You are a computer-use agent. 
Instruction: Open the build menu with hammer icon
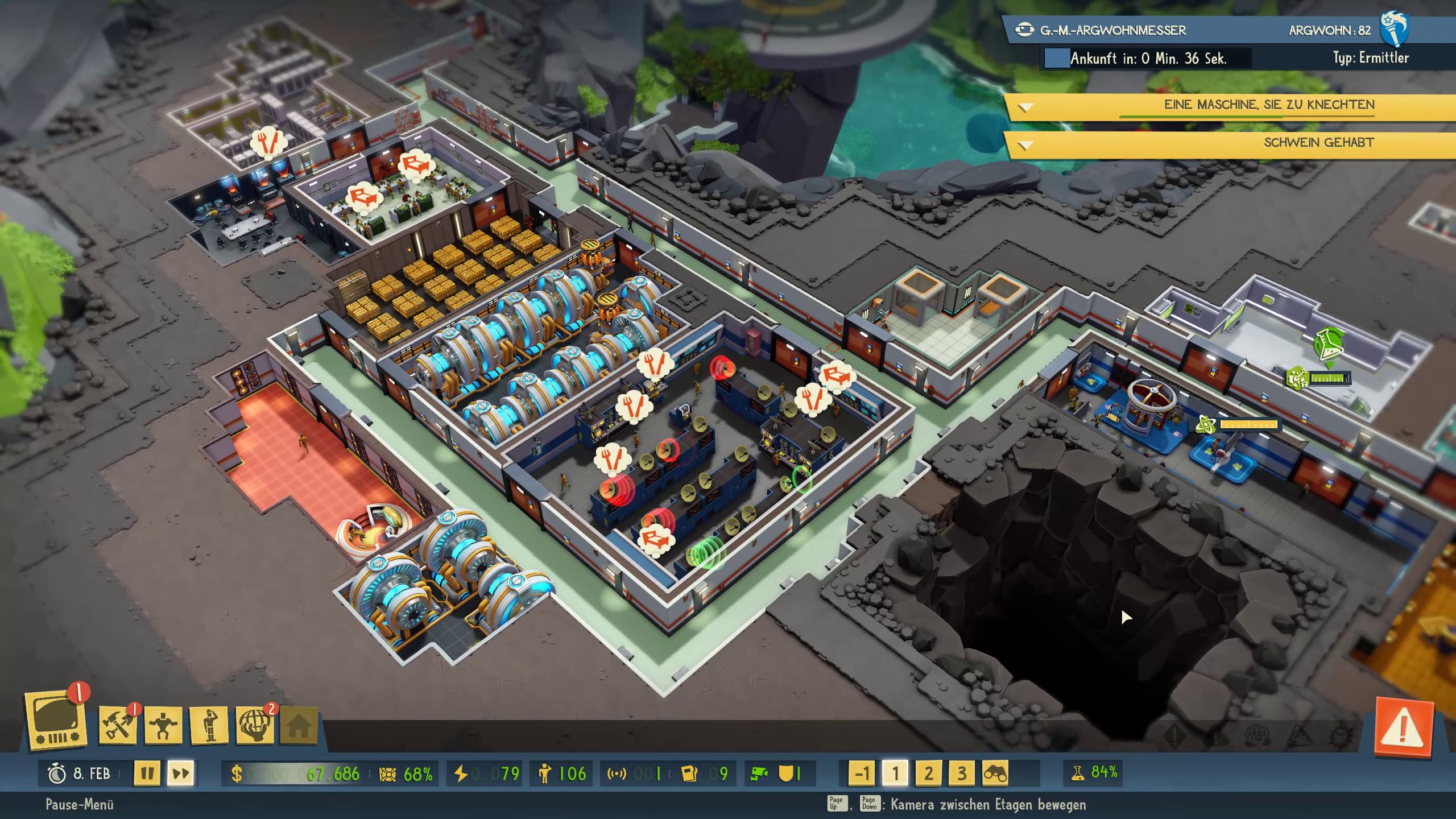117,725
